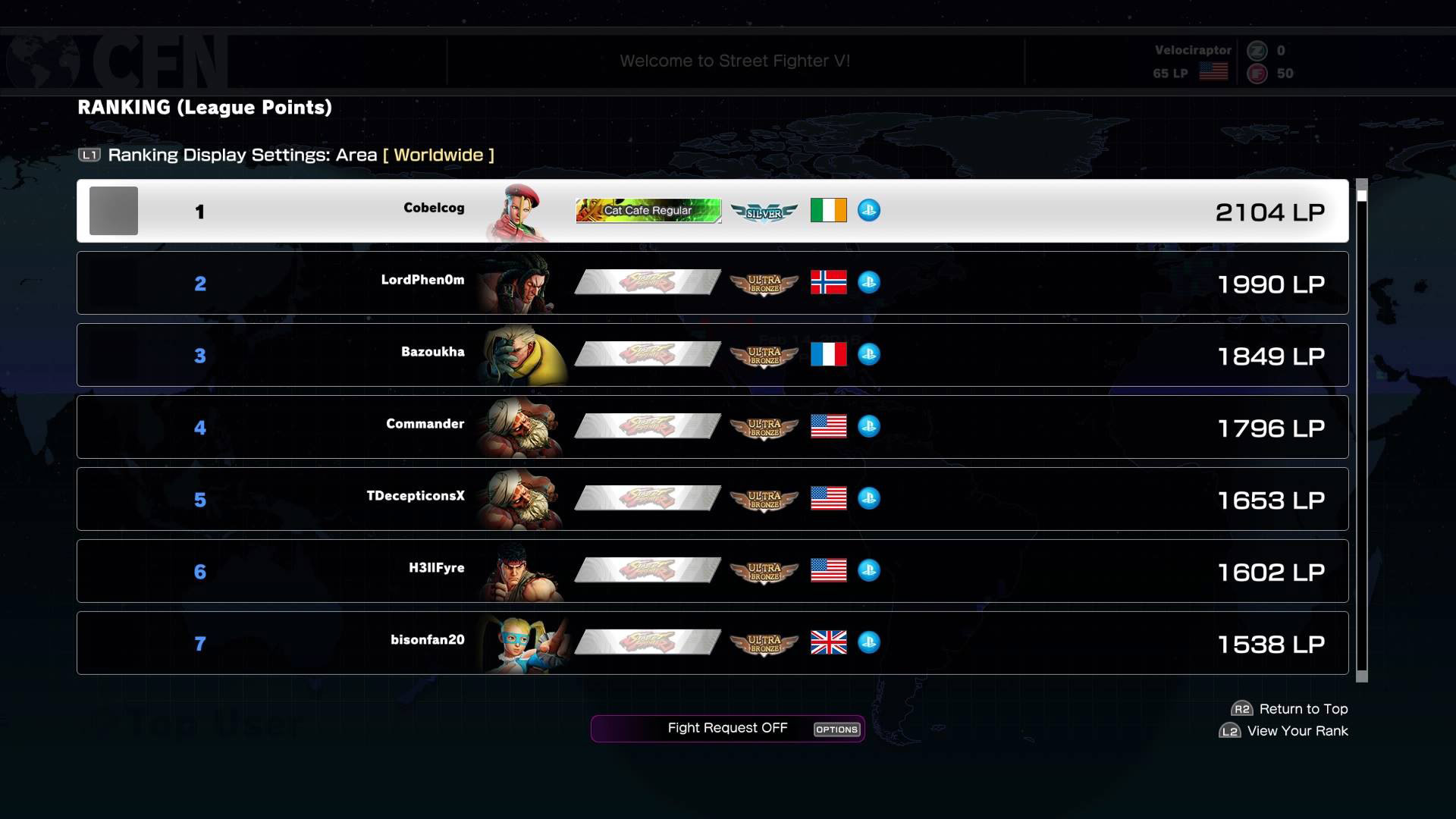1456x819 pixels.
Task: Select the Ireland flag beside Cobelcog
Action: pos(829,211)
